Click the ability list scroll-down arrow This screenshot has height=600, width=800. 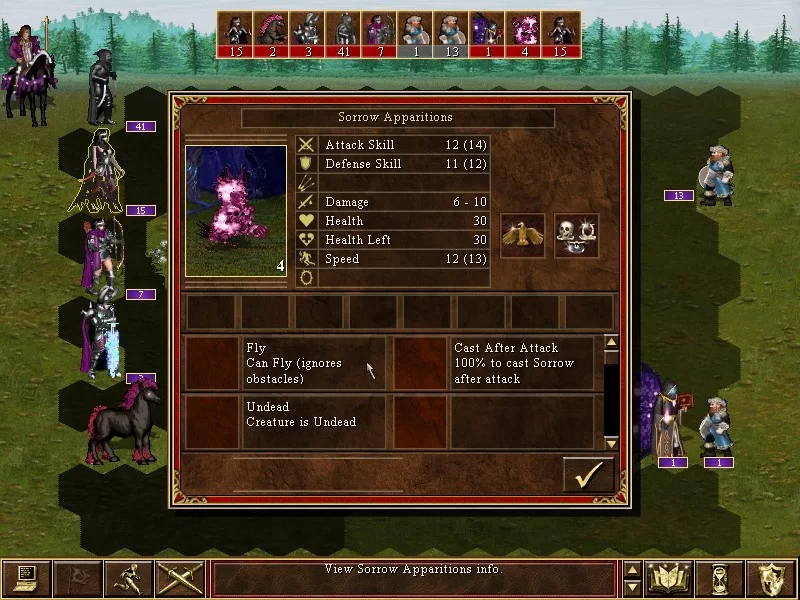tap(612, 442)
